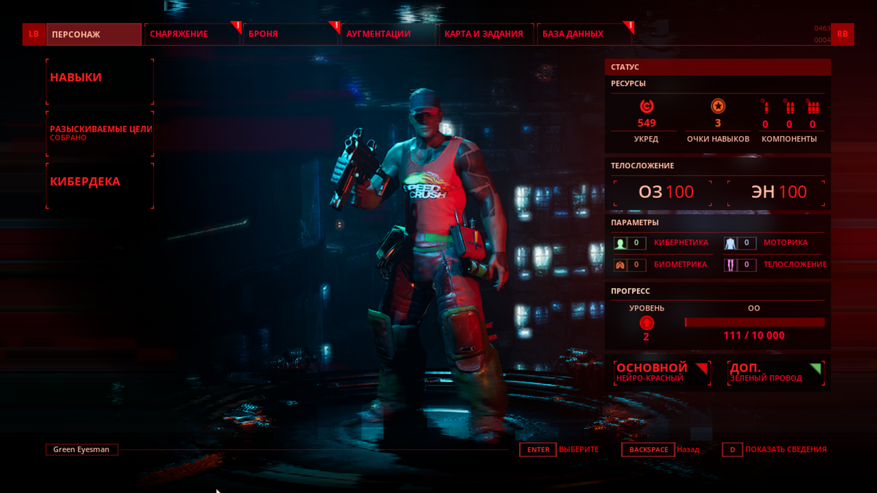
Task: Open the Карта и задания tab
Action: [x=484, y=34]
